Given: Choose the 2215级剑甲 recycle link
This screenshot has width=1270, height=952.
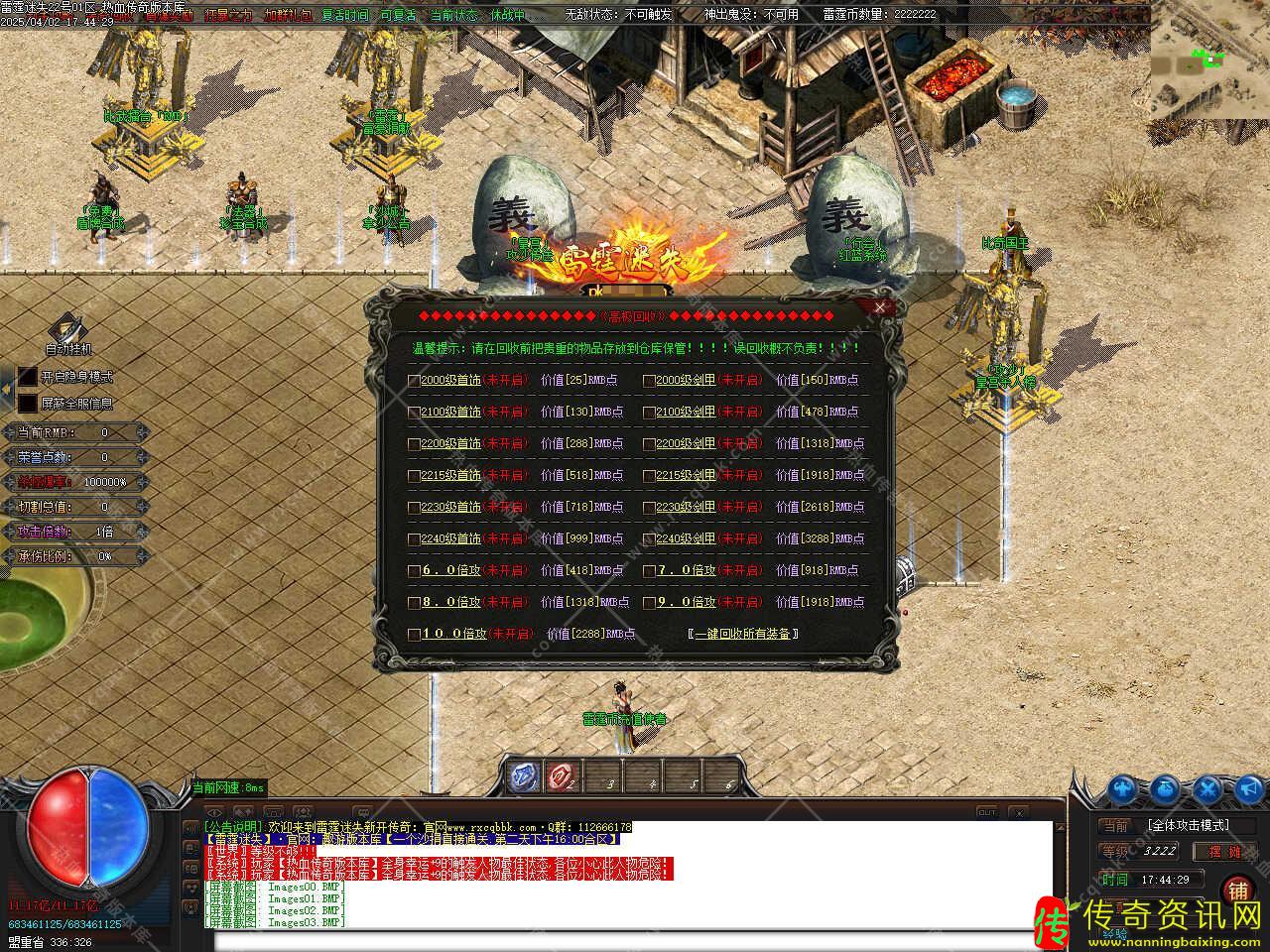Looking at the screenshot, I should point(686,475).
